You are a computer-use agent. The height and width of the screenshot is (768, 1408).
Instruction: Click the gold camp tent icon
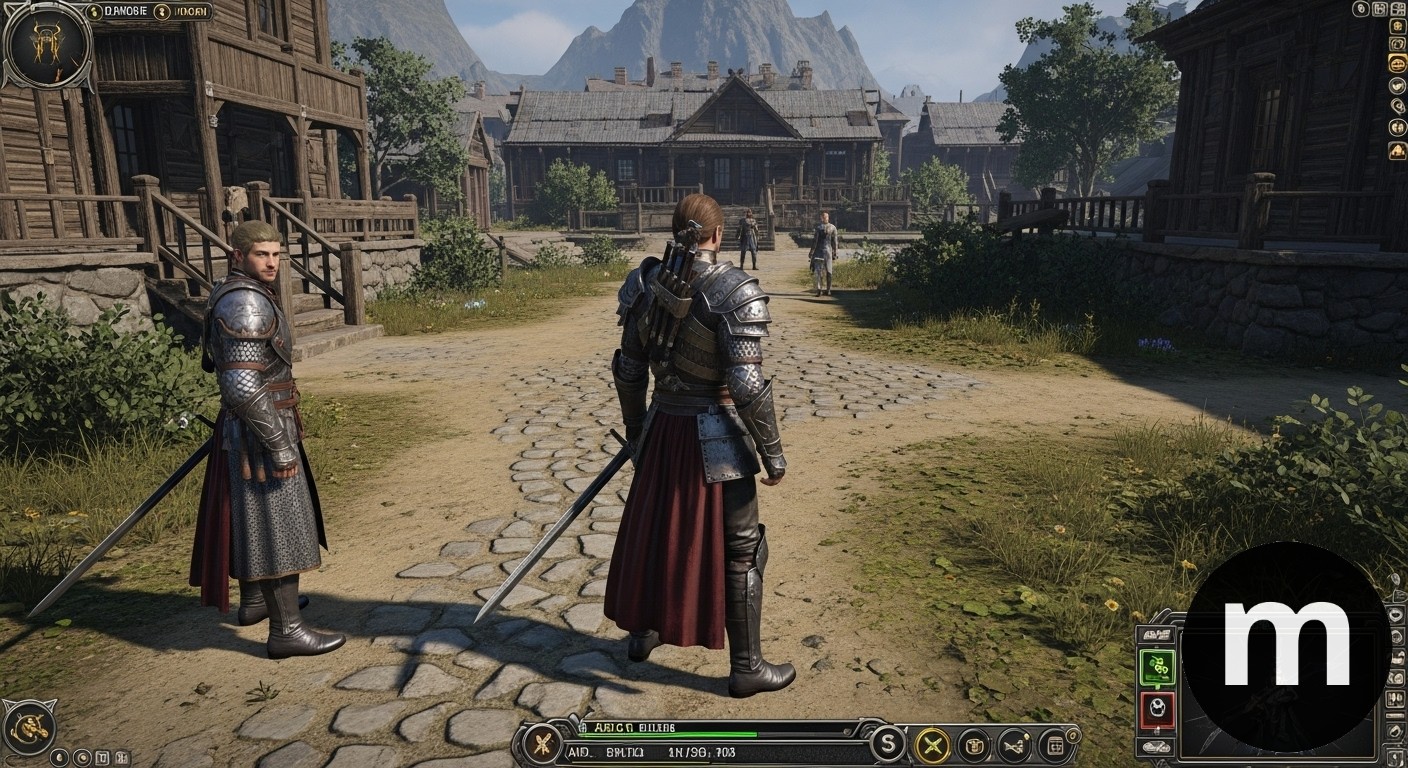point(1397,151)
